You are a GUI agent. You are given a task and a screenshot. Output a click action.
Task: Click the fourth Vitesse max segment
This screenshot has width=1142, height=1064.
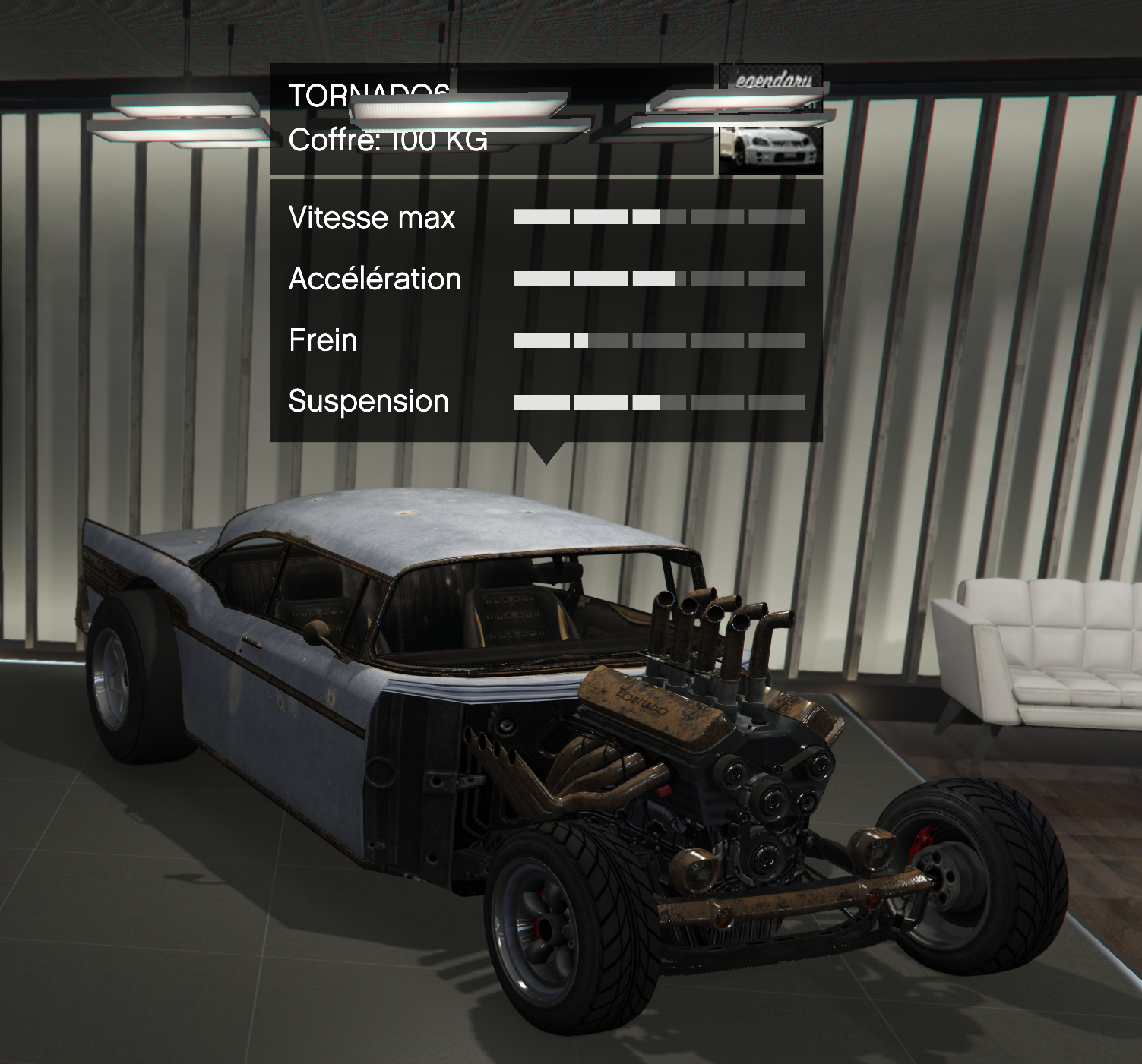717,217
